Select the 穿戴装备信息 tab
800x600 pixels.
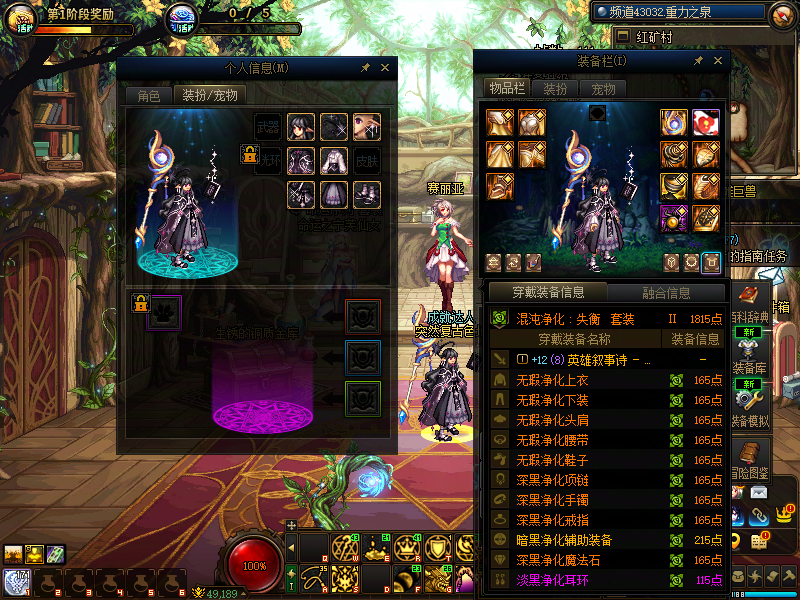547,293
